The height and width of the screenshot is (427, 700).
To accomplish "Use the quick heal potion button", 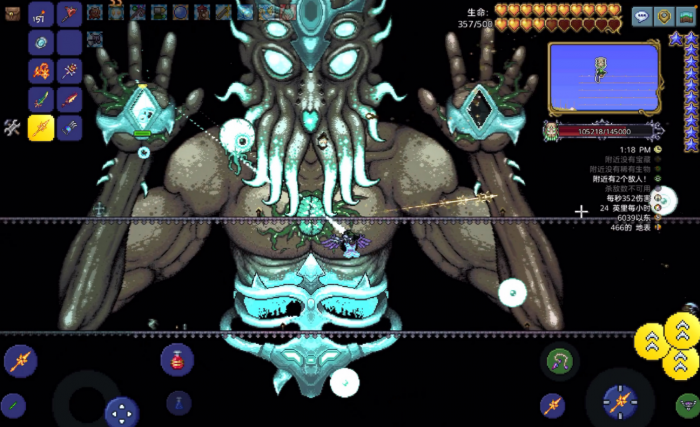I will 177,359.
